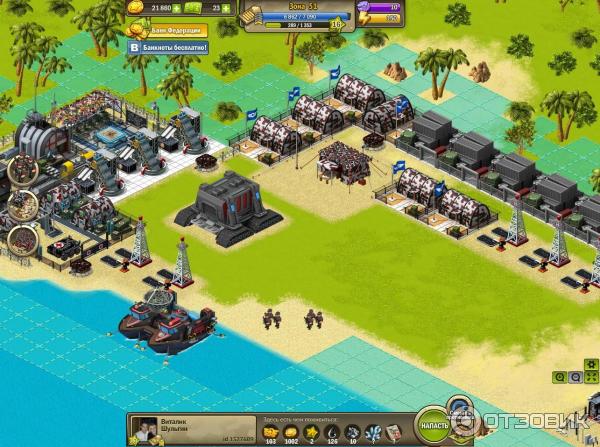Select the top round soldier squad icon
This screenshot has height=447, width=600.
coord(22,168)
